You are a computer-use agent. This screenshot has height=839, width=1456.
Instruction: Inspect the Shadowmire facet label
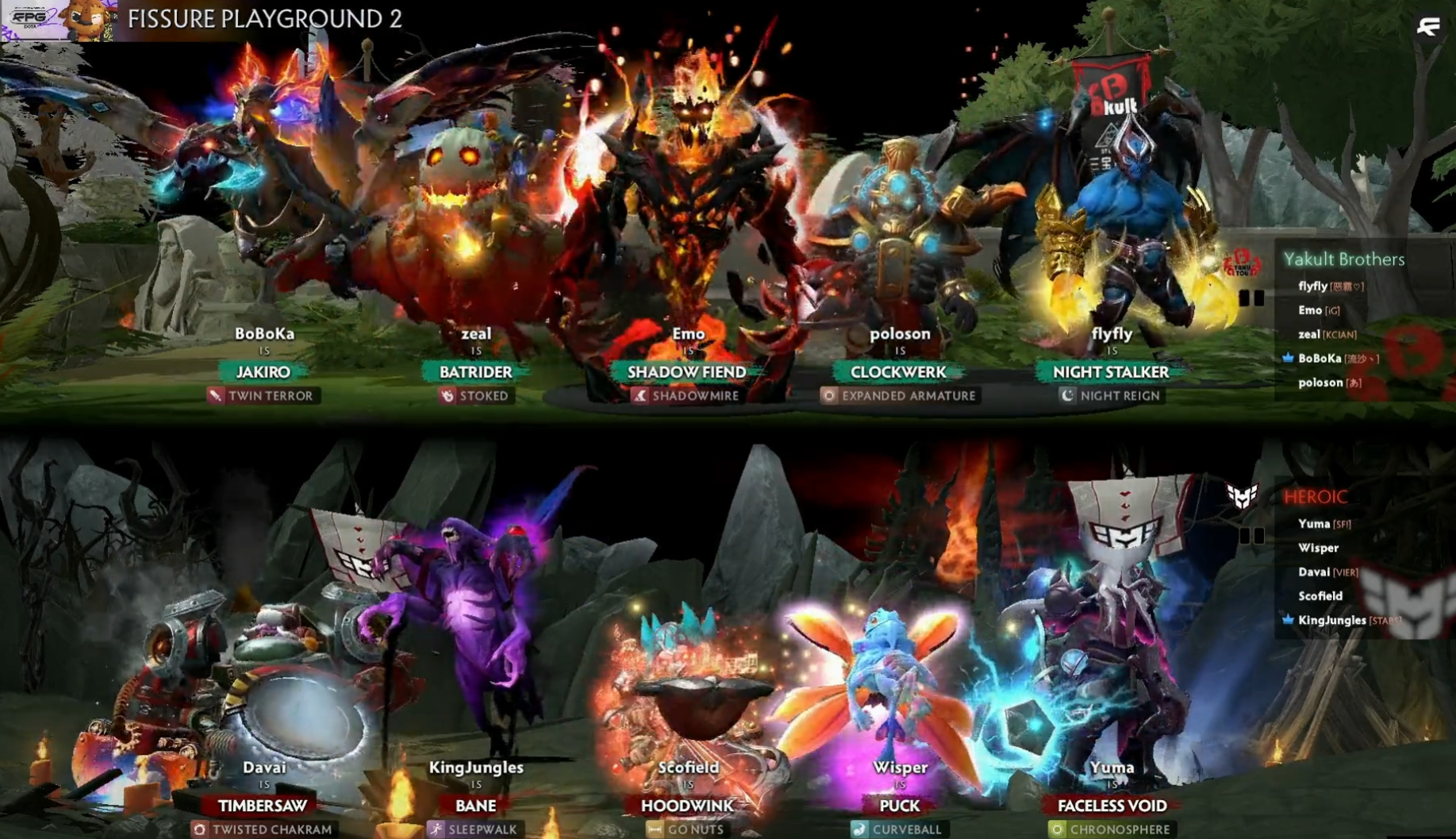pos(687,395)
